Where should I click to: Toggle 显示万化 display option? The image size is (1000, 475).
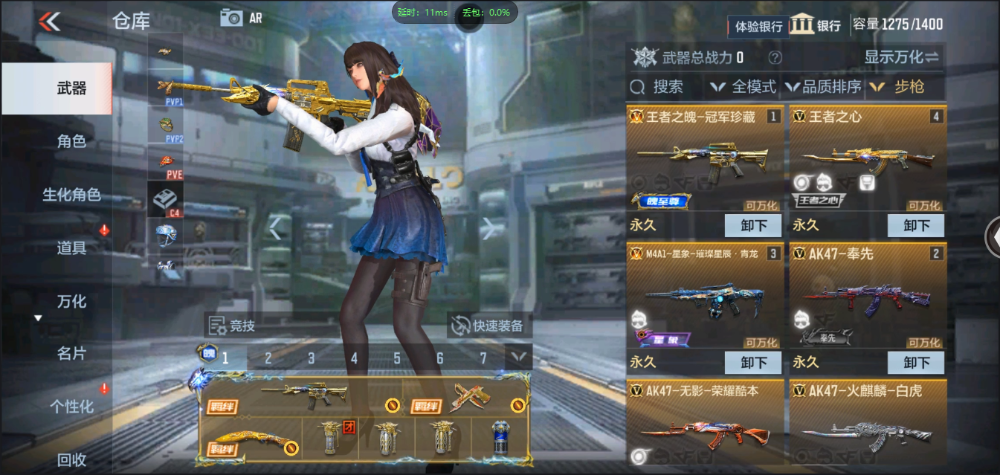click(901, 56)
